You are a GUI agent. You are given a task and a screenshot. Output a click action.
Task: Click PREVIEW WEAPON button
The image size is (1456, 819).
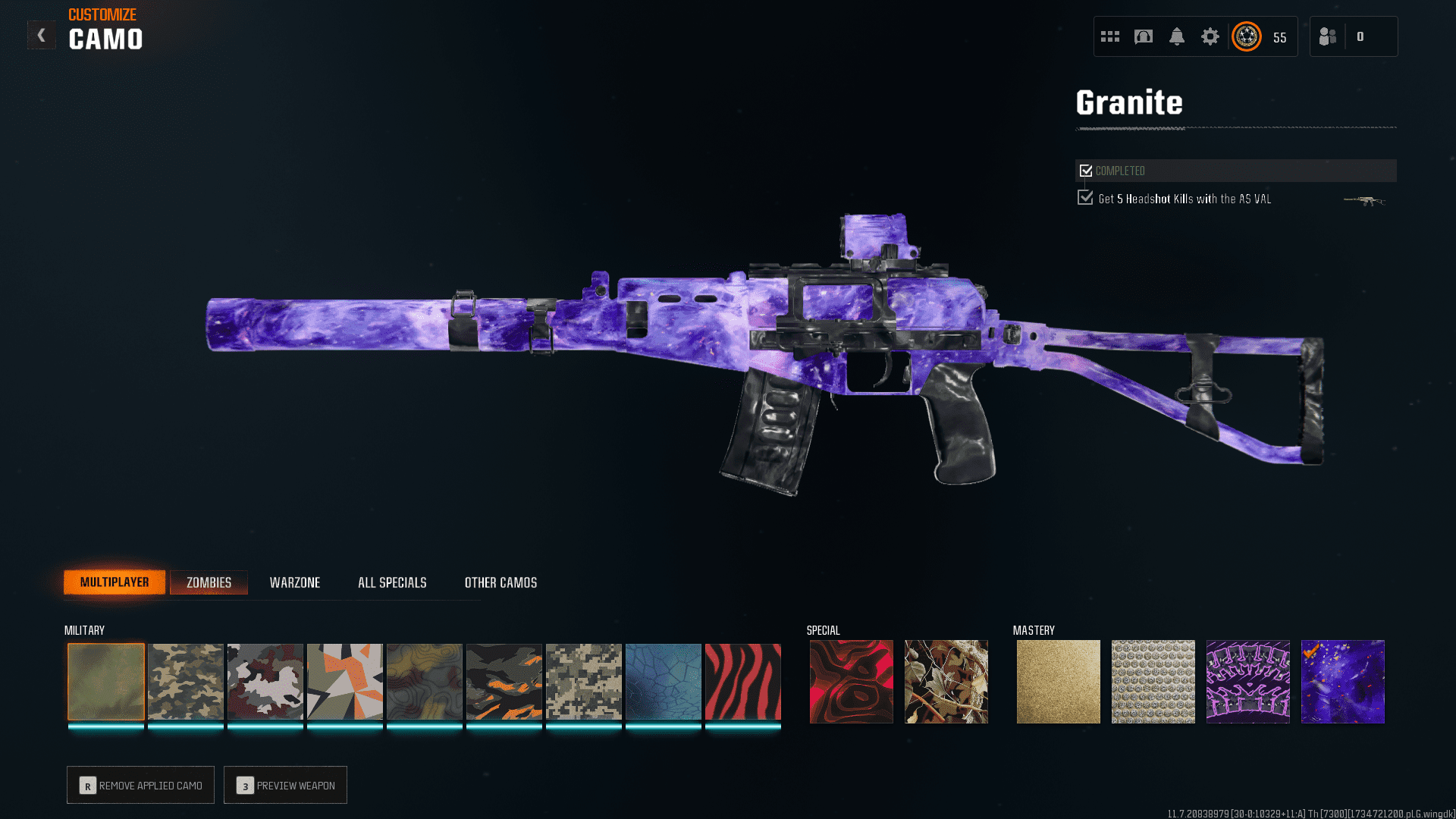[x=285, y=785]
